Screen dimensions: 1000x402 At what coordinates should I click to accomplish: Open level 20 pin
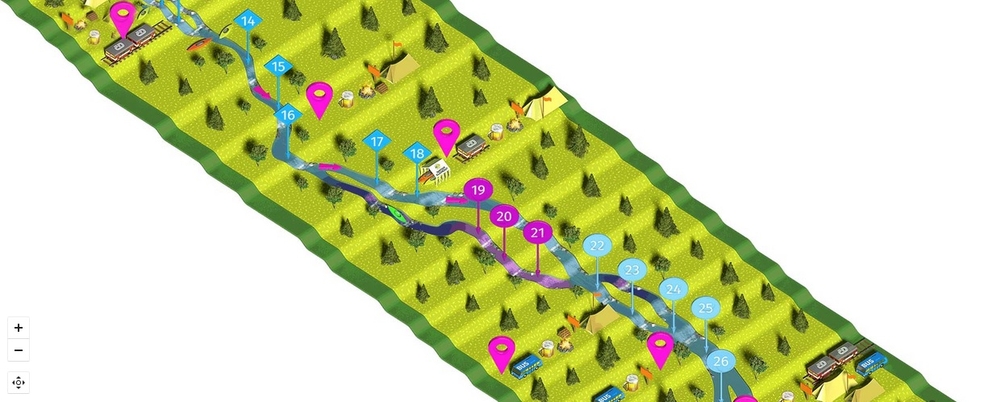click(504, 216)
